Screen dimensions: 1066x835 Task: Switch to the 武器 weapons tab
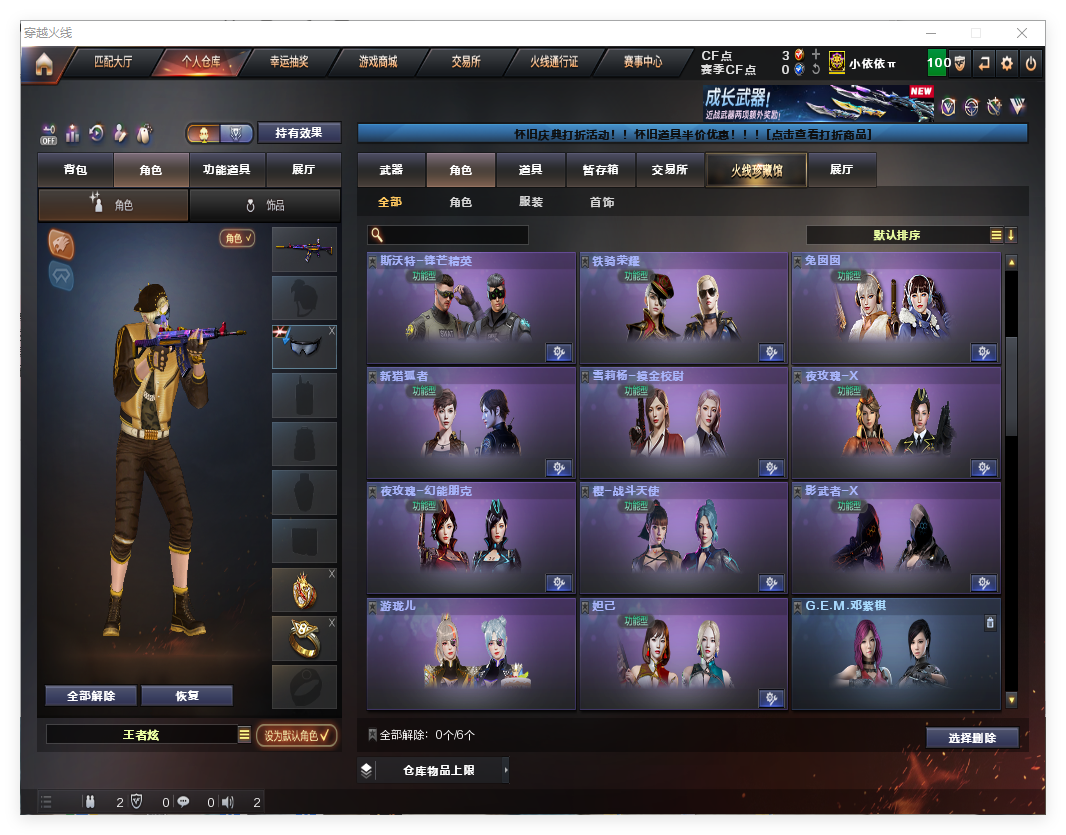click(391, 170)
